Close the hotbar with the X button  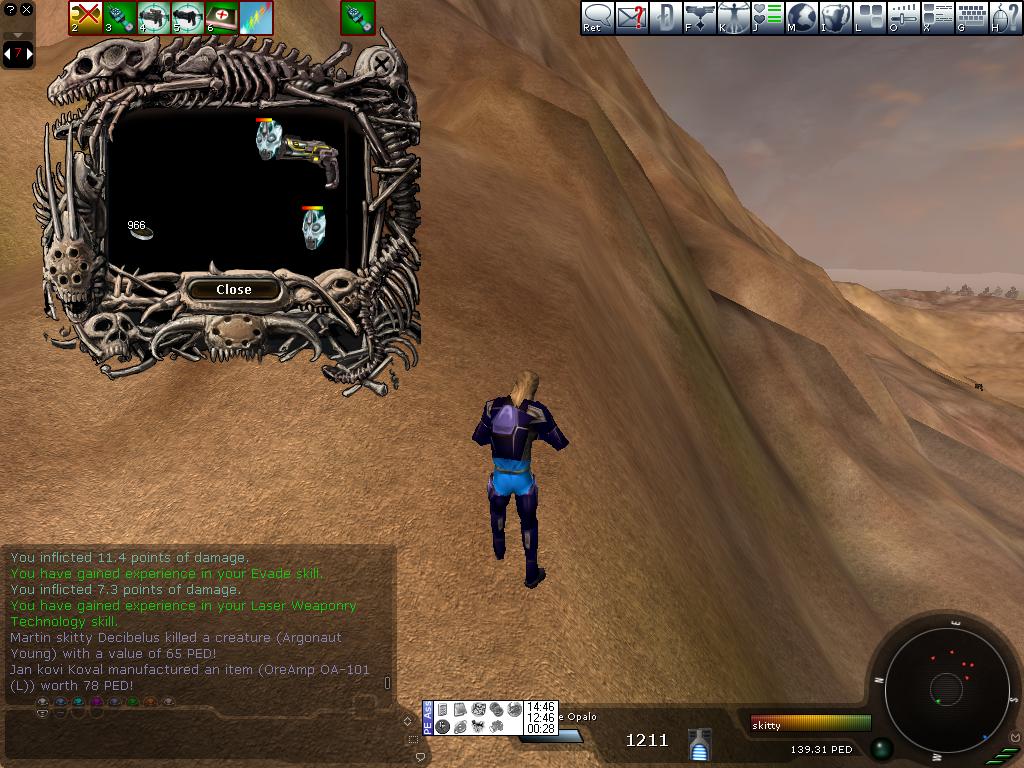(27, 10)
